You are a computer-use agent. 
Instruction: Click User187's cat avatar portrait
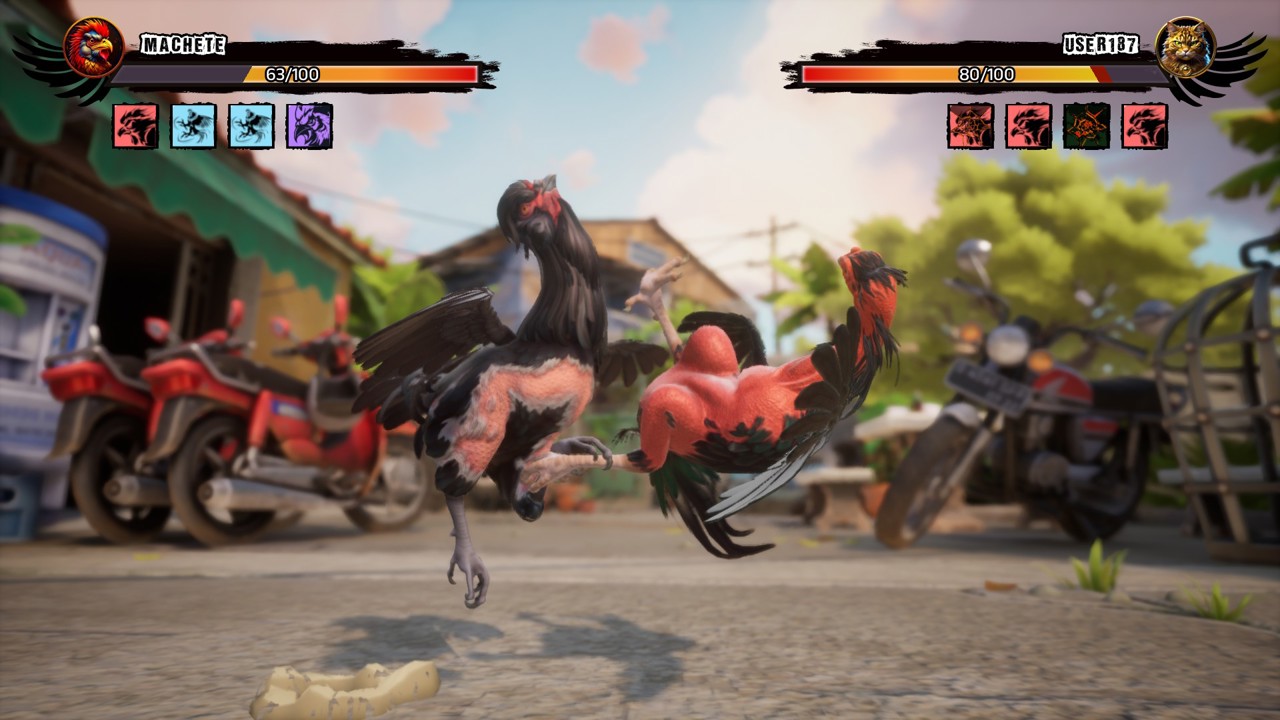(1185, 47)
